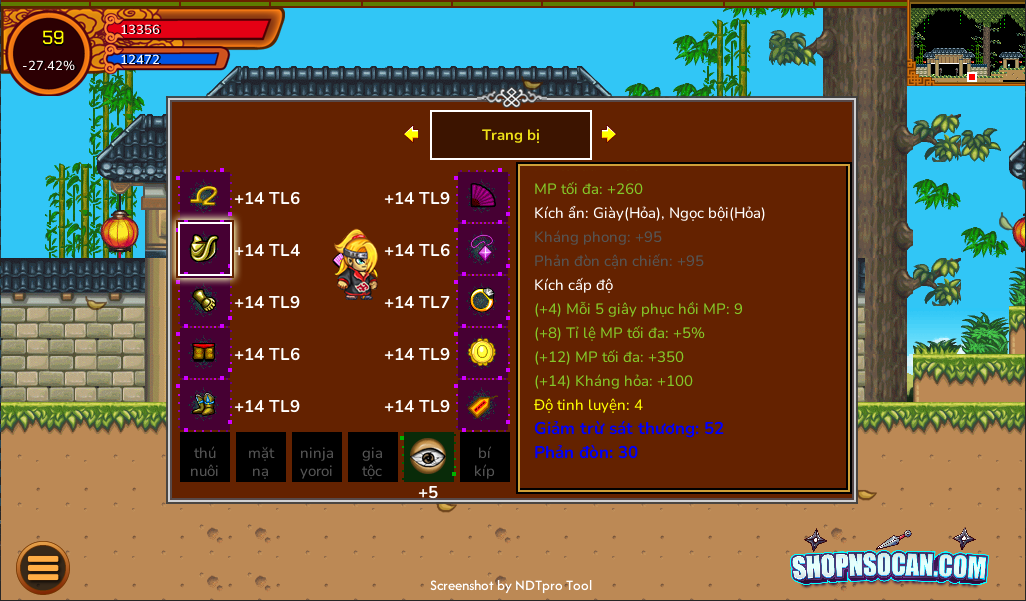Viewport: 1026px width, 601px height.
Task: Open the orange hamburger menu button
Action: 43,567
